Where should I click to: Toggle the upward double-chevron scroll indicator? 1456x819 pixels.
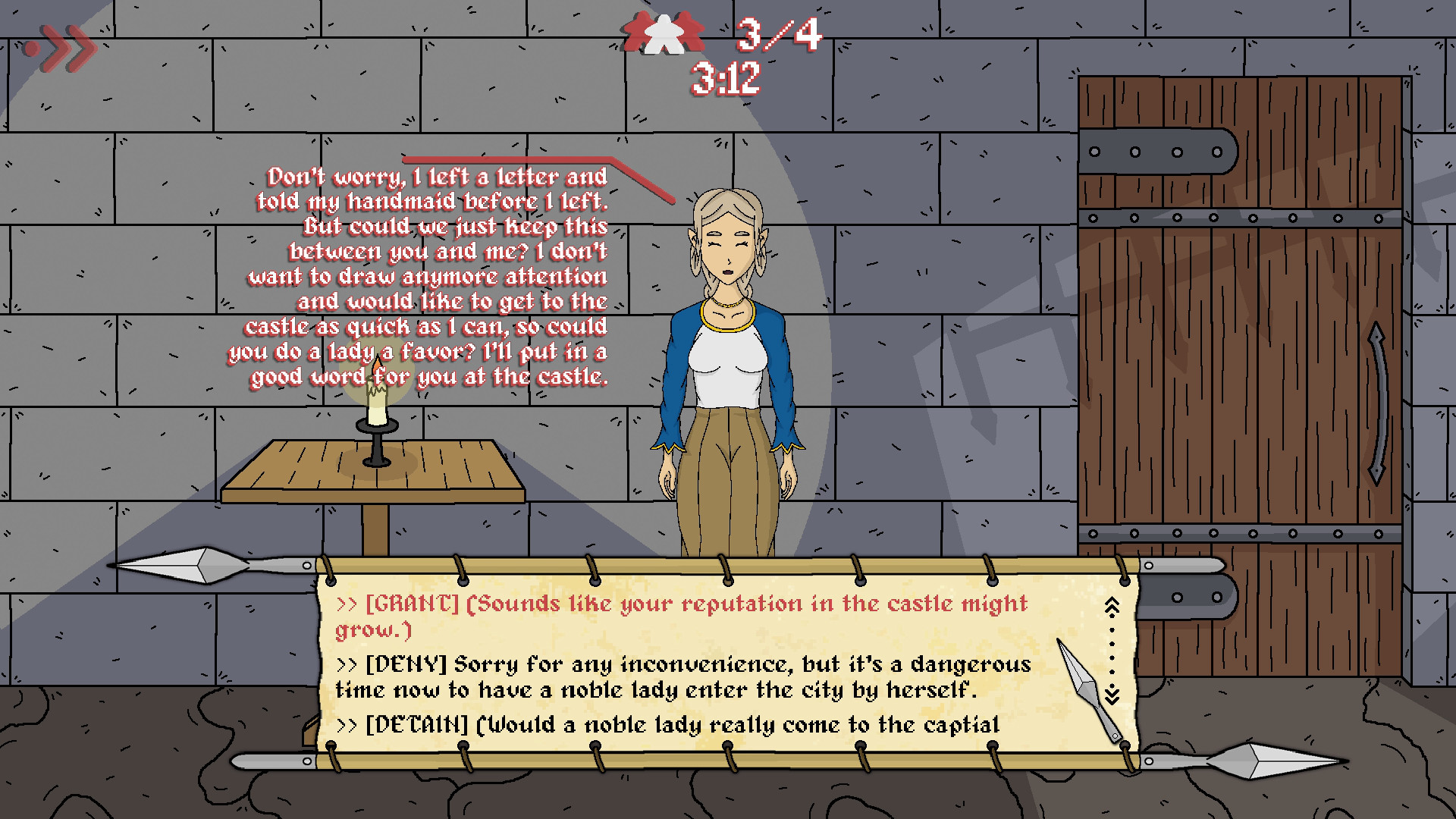pos(1112,603)
